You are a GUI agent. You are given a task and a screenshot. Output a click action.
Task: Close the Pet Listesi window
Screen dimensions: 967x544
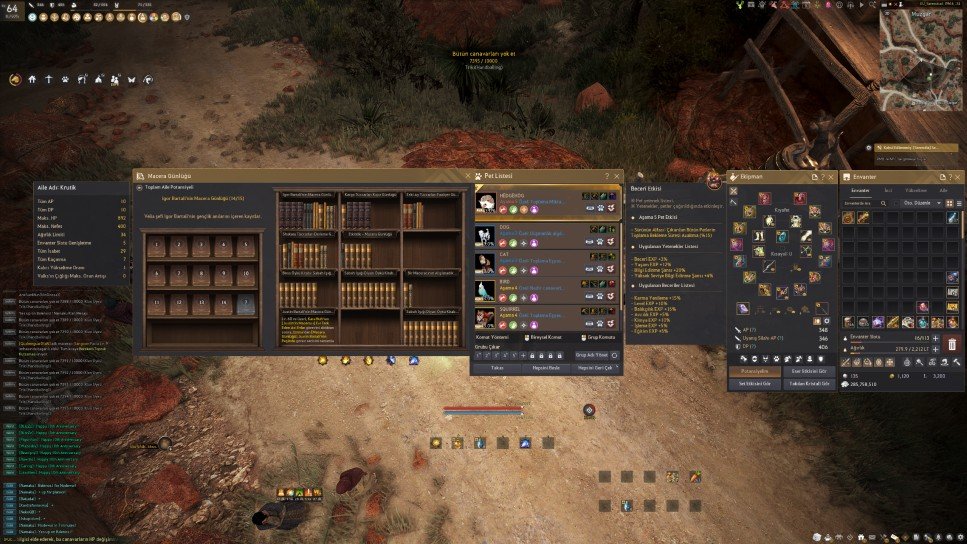click(x=617, y=177)
